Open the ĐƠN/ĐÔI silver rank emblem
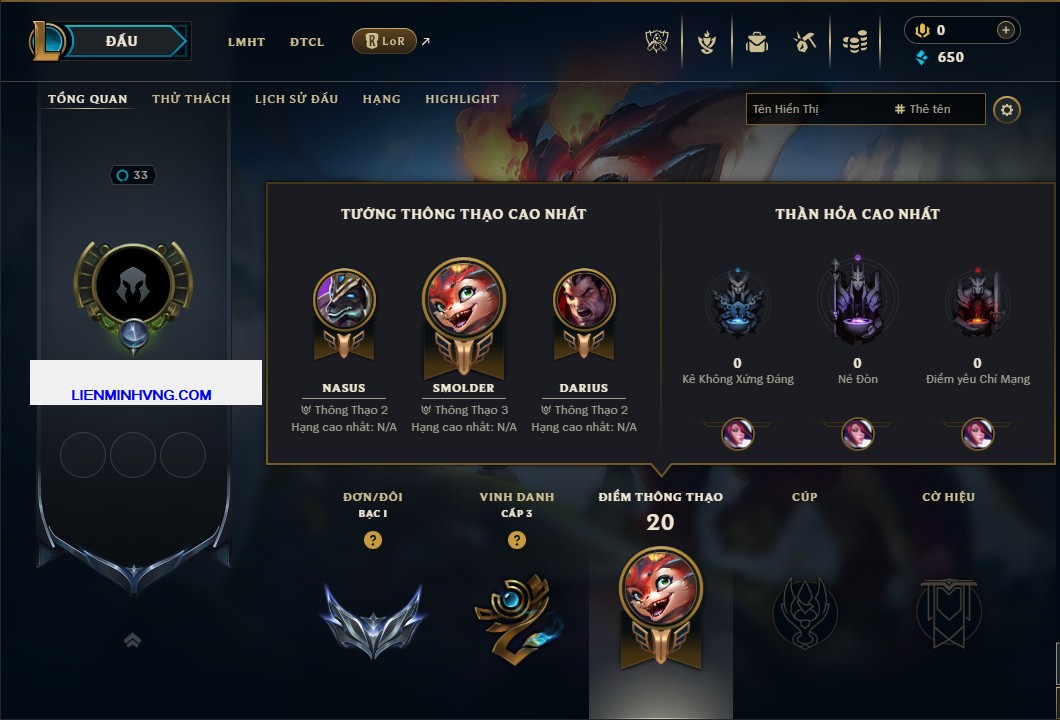This screenshot has height=720, width=1060. coord(373,618)
